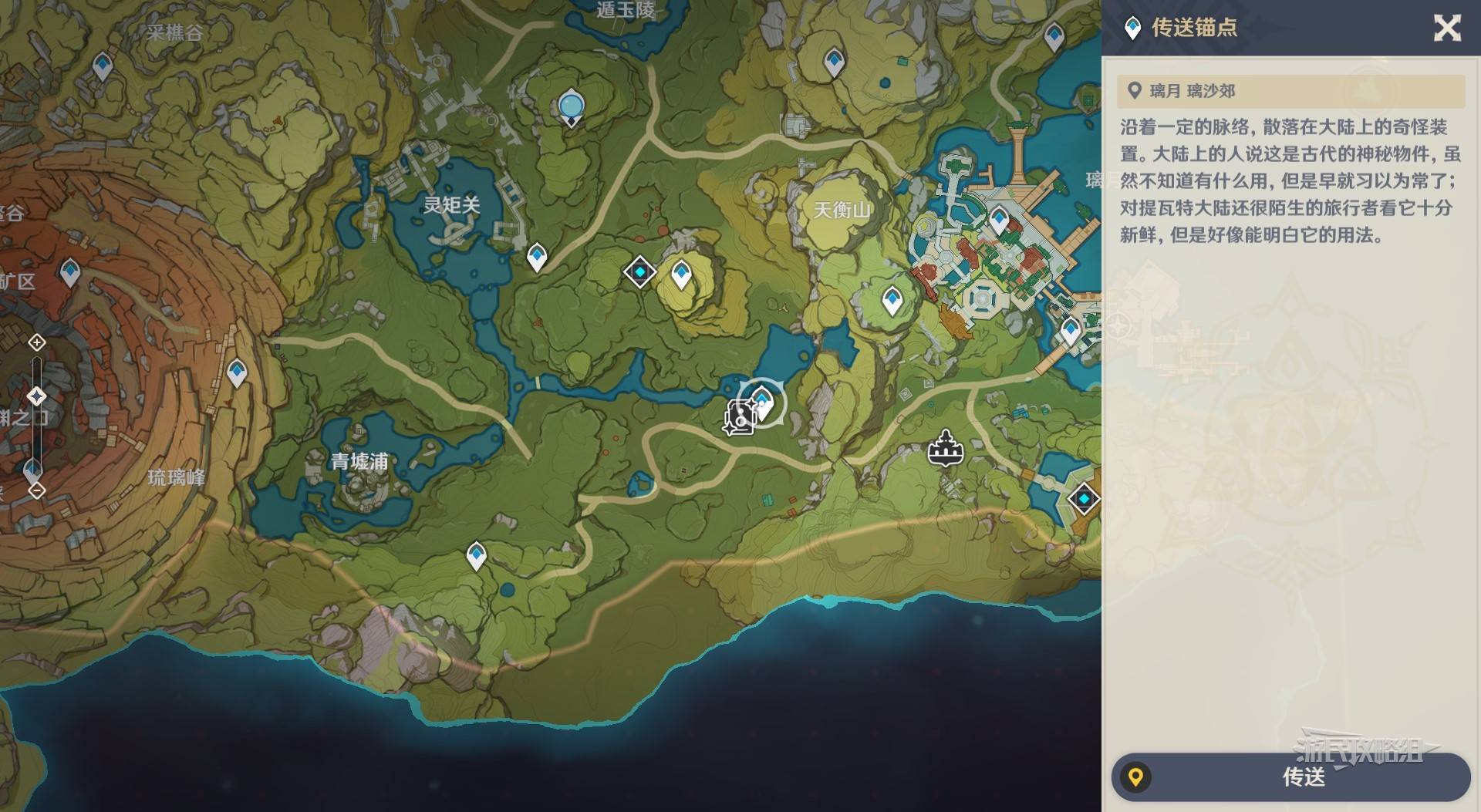This screenshot has width=1481, height=812.
Task: Choose the currently highlighted 璃沙郊 waypoint
Action: [762, 401]
